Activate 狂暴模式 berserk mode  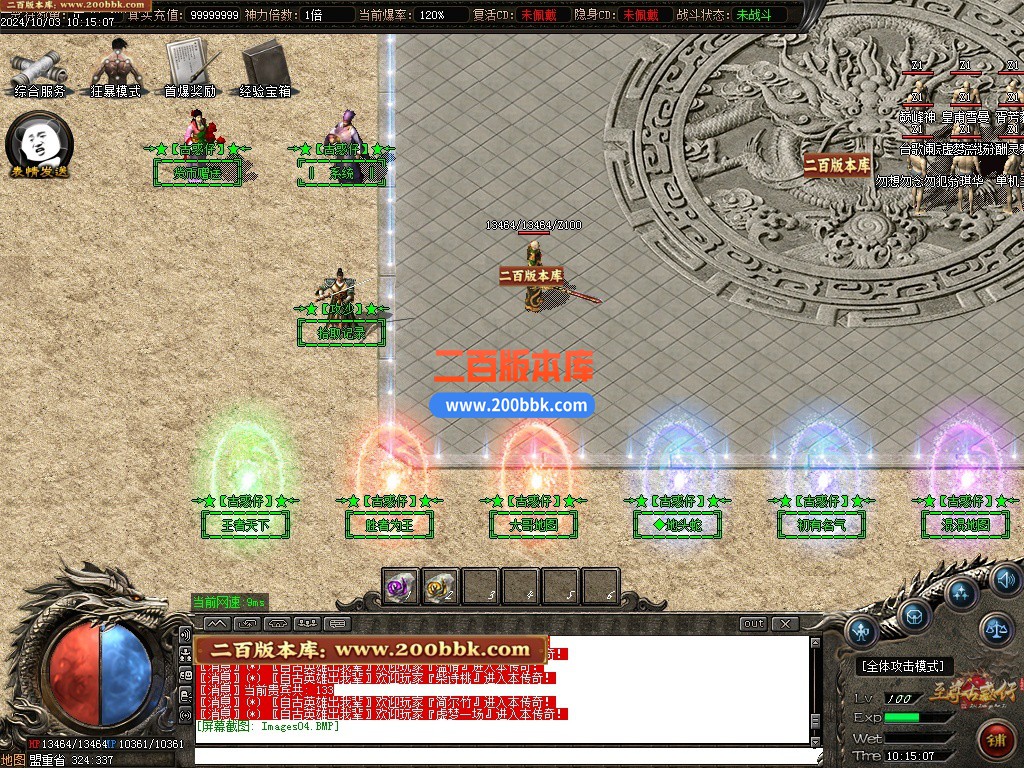pyautogui.click(x=116, y=68)
